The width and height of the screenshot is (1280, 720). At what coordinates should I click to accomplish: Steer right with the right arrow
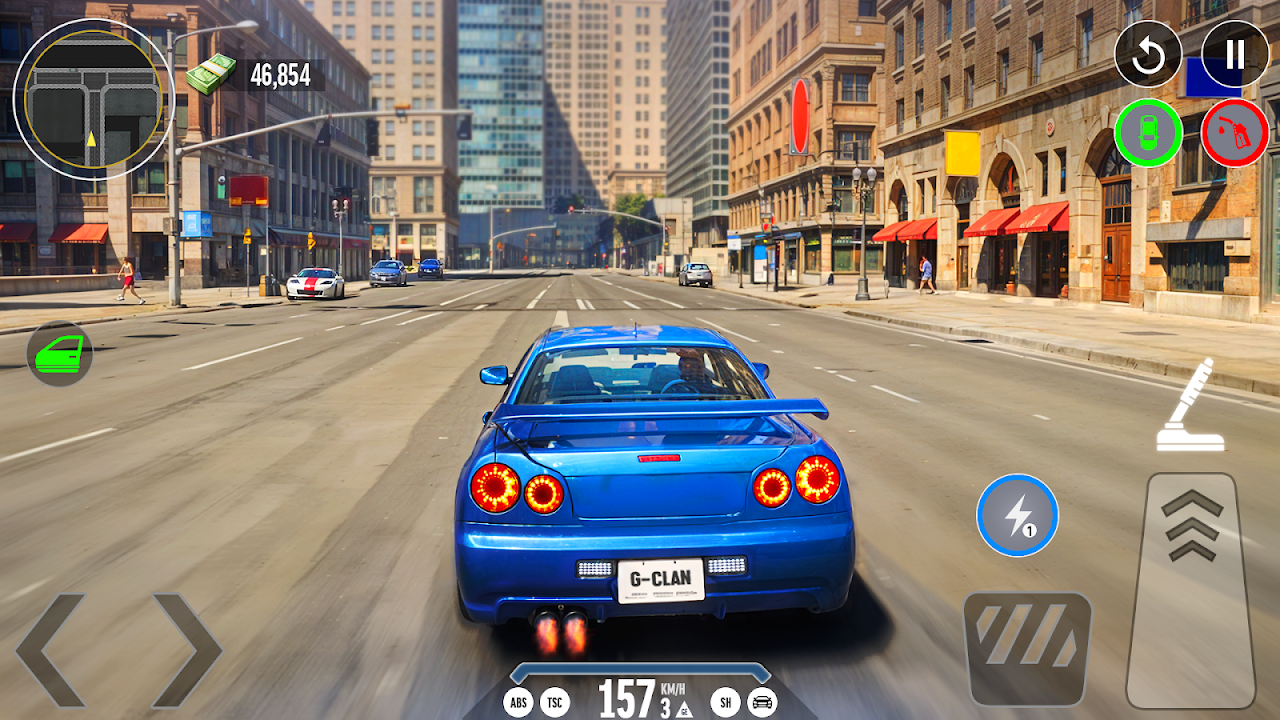[x=186, y=650]
